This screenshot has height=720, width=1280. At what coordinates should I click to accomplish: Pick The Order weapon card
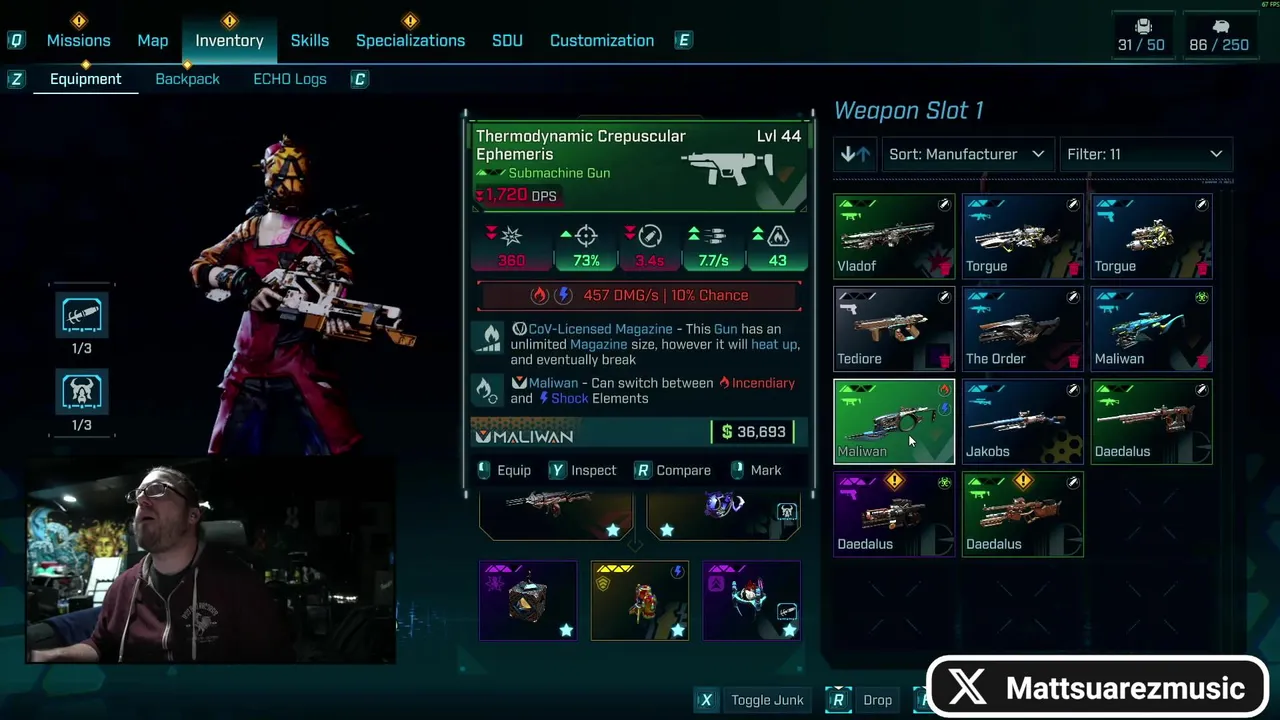click(1022, 329)
